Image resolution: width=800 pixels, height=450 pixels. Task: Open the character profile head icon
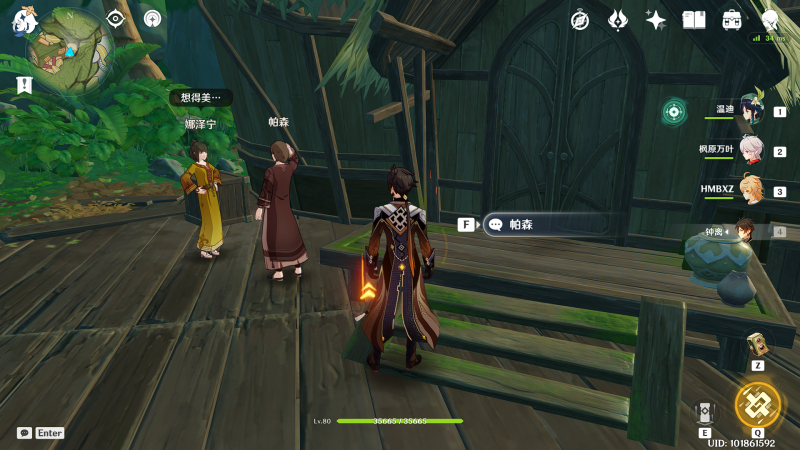(770, 20)
